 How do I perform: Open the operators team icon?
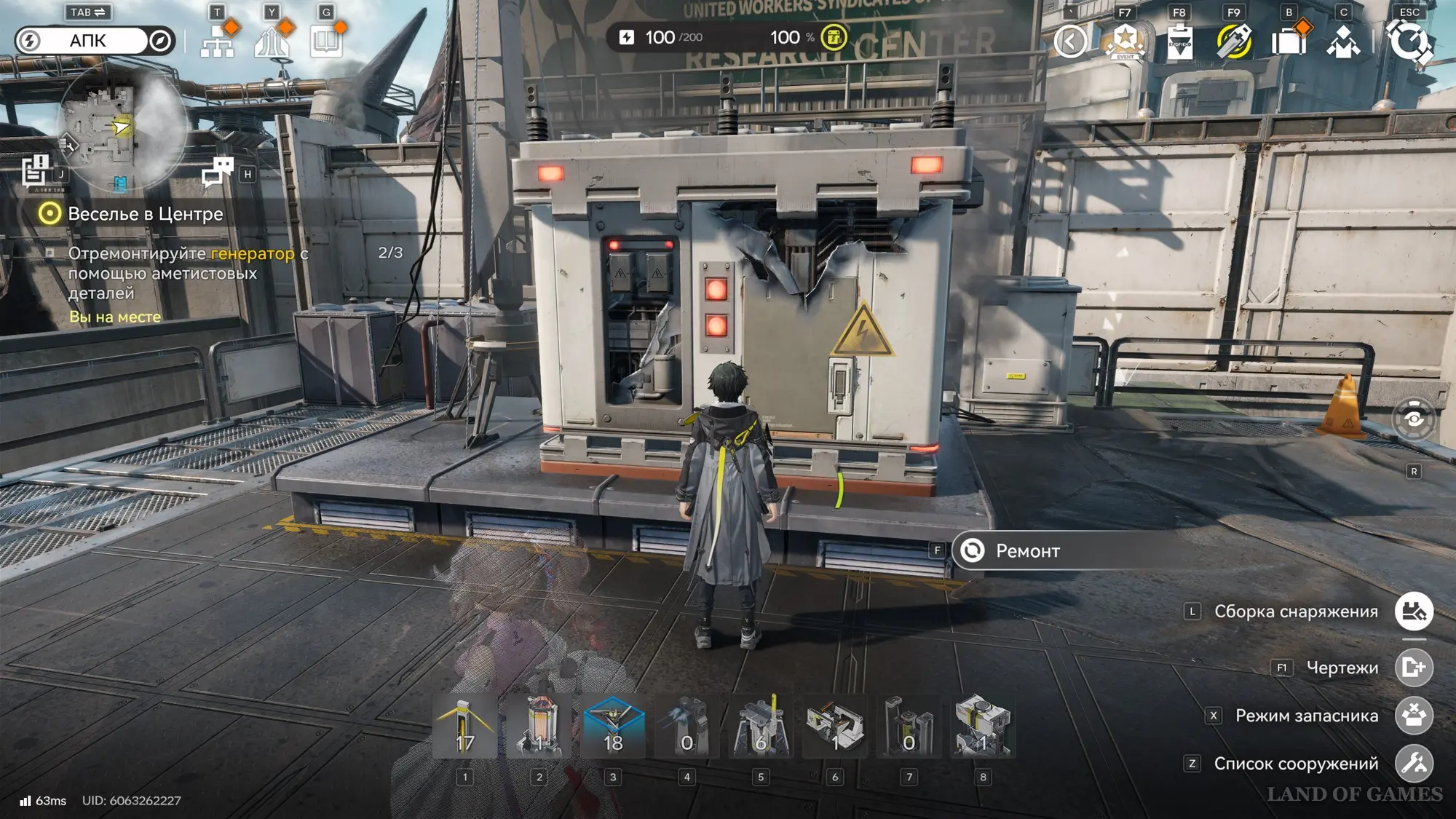[1343, 41]
